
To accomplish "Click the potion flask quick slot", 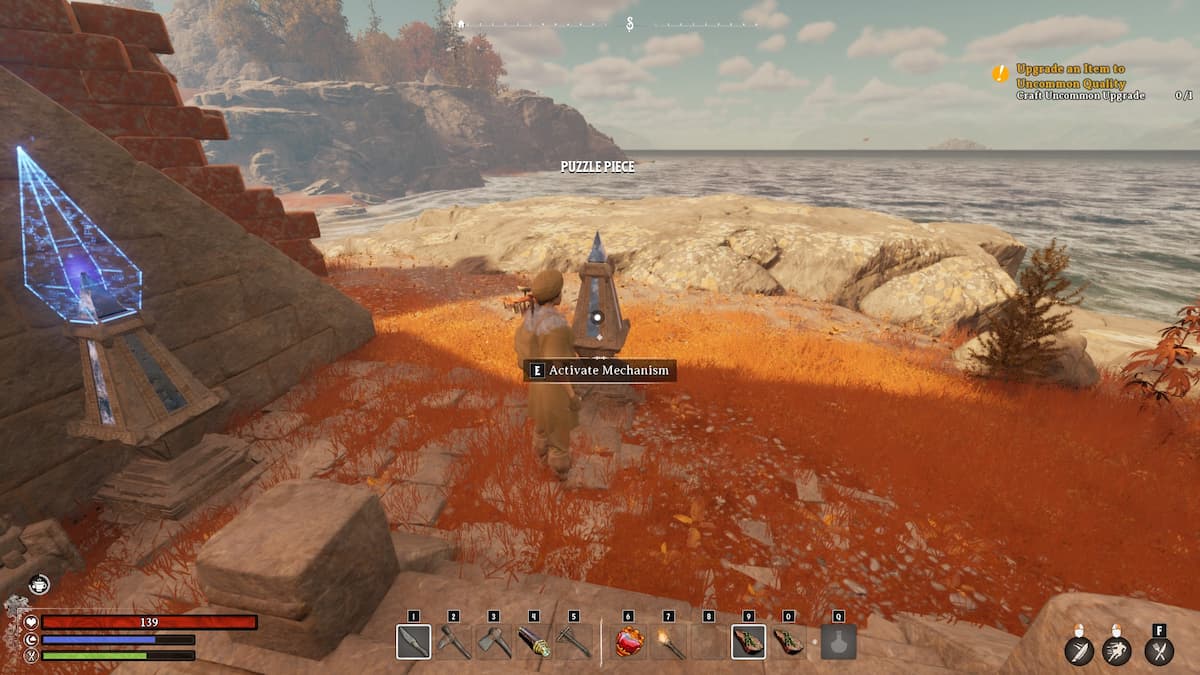I will point(838,642).
